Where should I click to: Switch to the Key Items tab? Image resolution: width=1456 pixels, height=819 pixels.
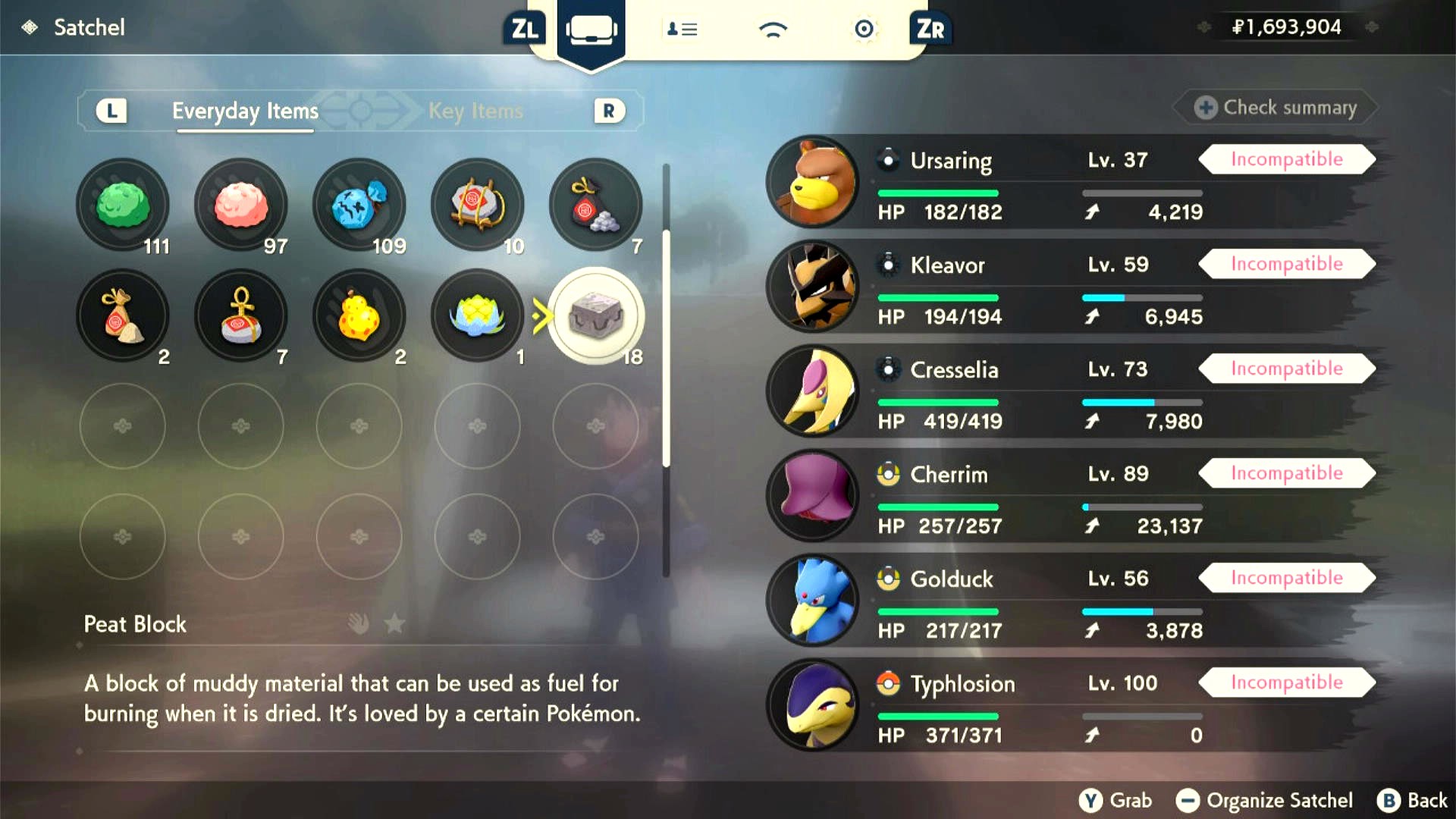(475, 111)
